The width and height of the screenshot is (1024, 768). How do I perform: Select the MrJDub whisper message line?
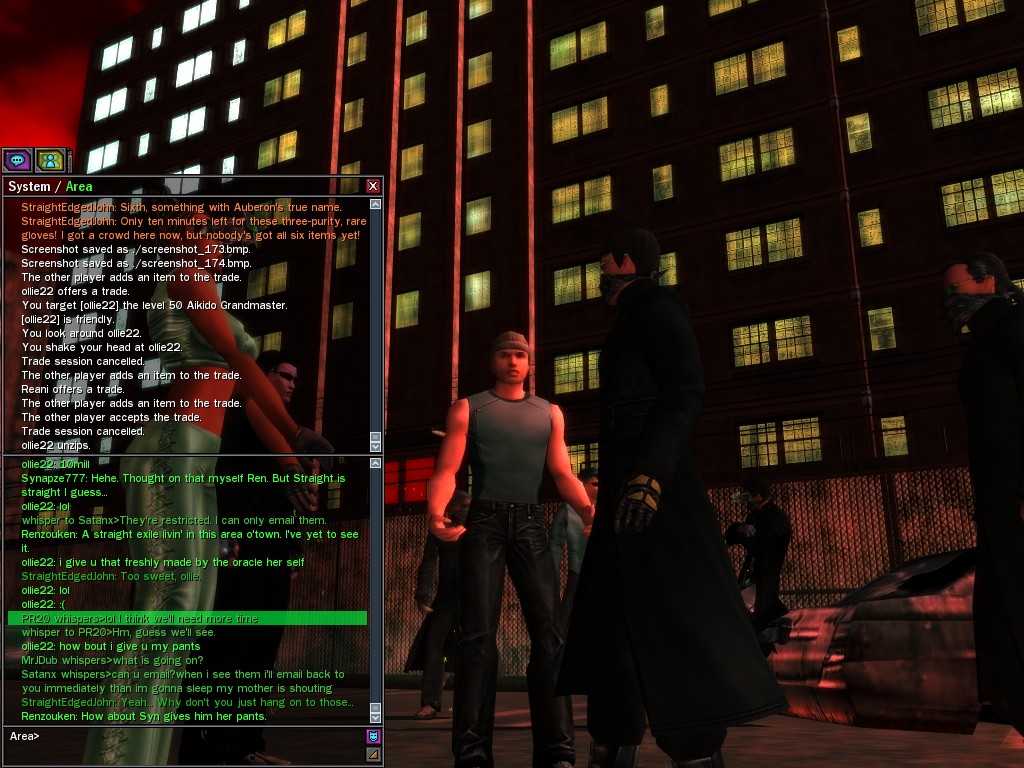point(112,661)
